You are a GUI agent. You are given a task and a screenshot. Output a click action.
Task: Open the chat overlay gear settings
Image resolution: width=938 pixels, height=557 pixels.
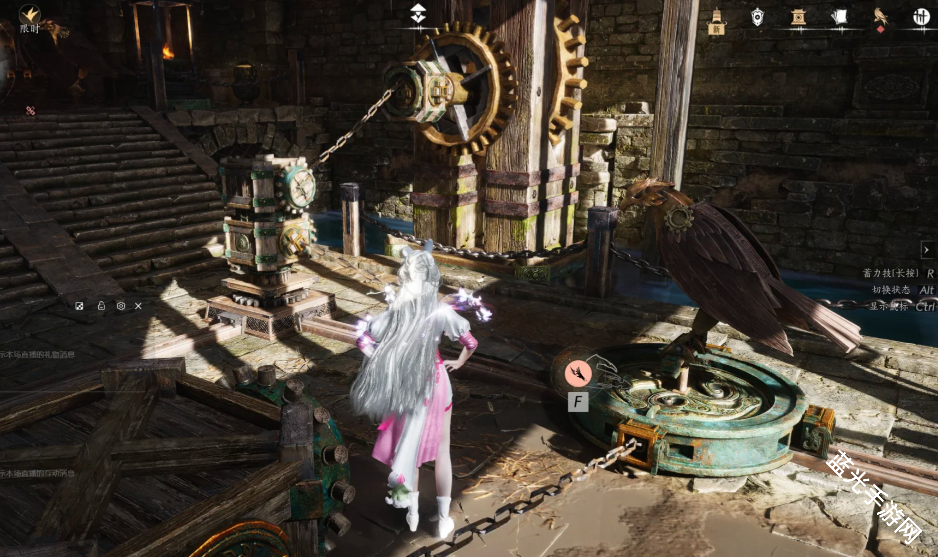click(121, 305)
